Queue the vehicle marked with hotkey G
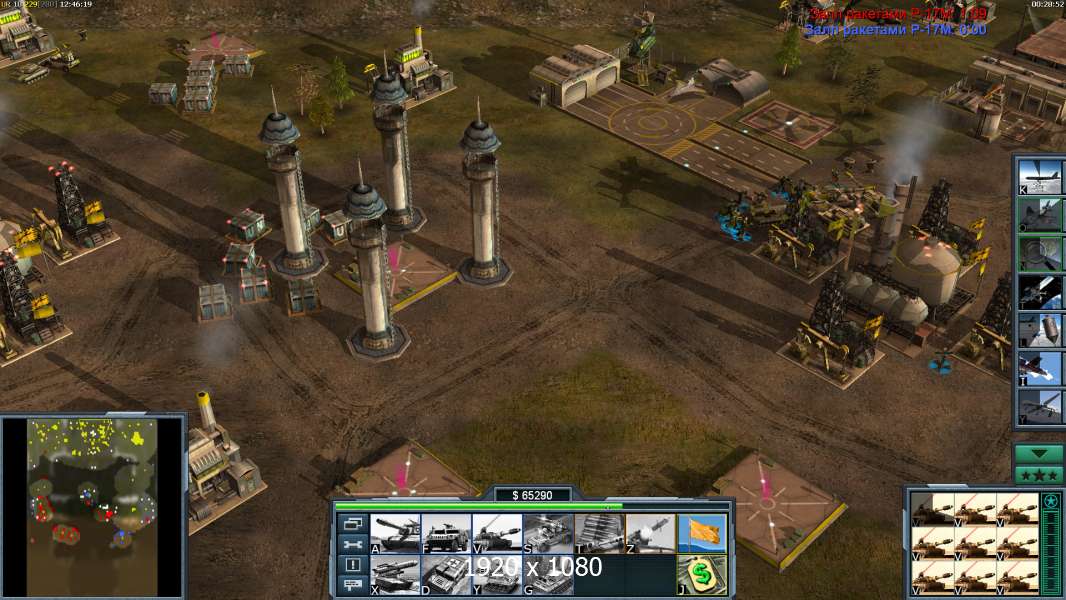The height and width of the screenshot is (600, 1066). click(548, 575)
